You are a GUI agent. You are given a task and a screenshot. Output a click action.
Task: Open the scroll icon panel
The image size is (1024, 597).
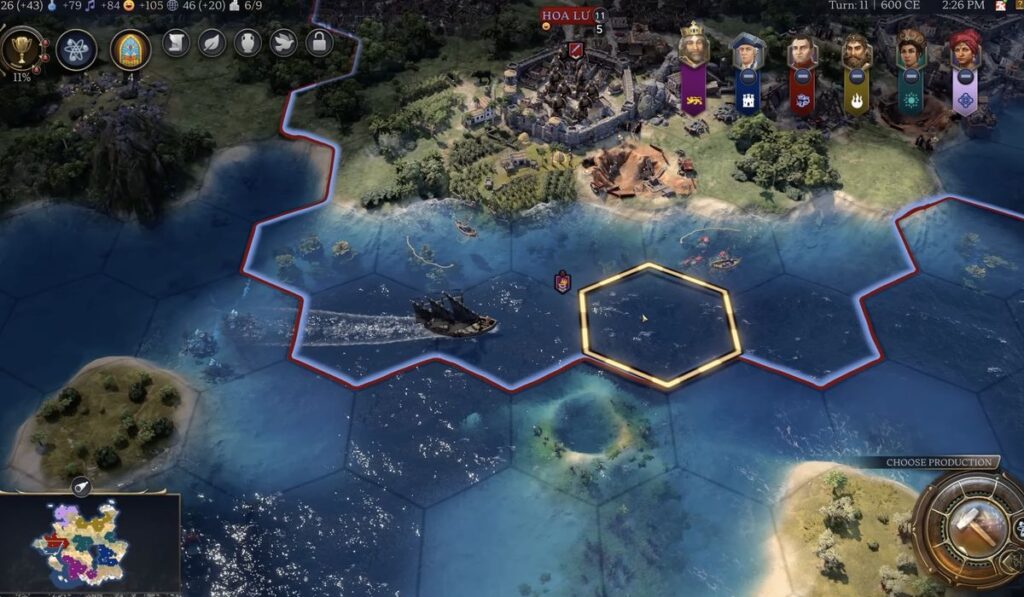(x=176, y=42)
